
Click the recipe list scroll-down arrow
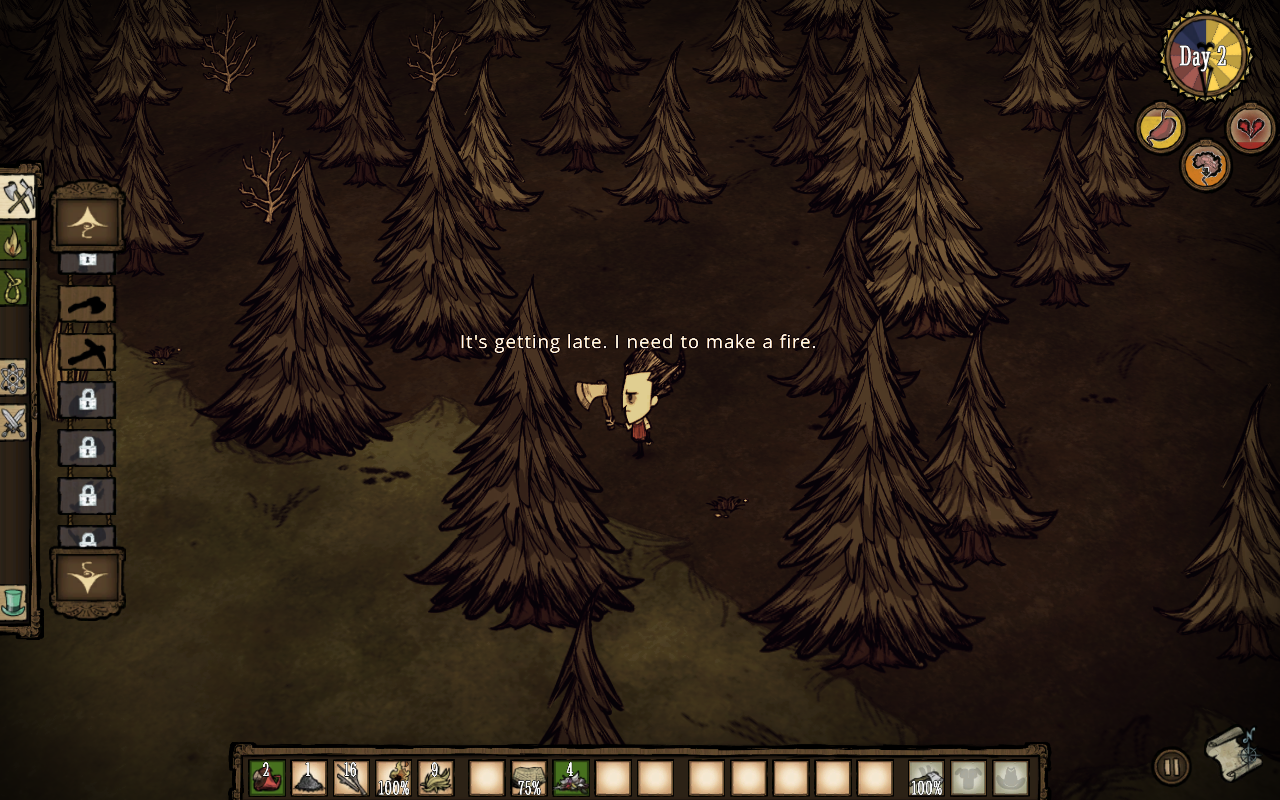pos(87,579)
